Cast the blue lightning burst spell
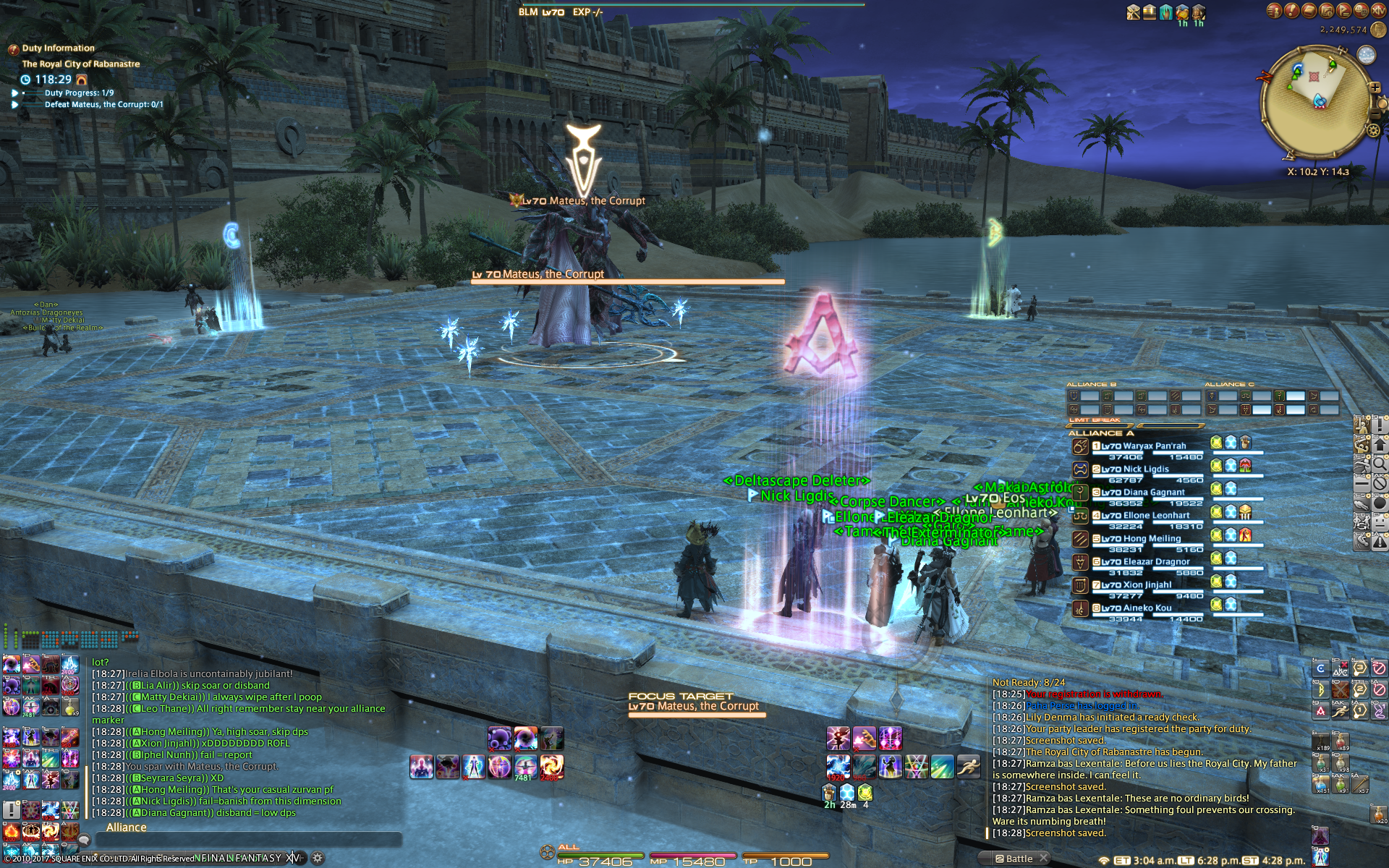 click(x=838, y=767)
